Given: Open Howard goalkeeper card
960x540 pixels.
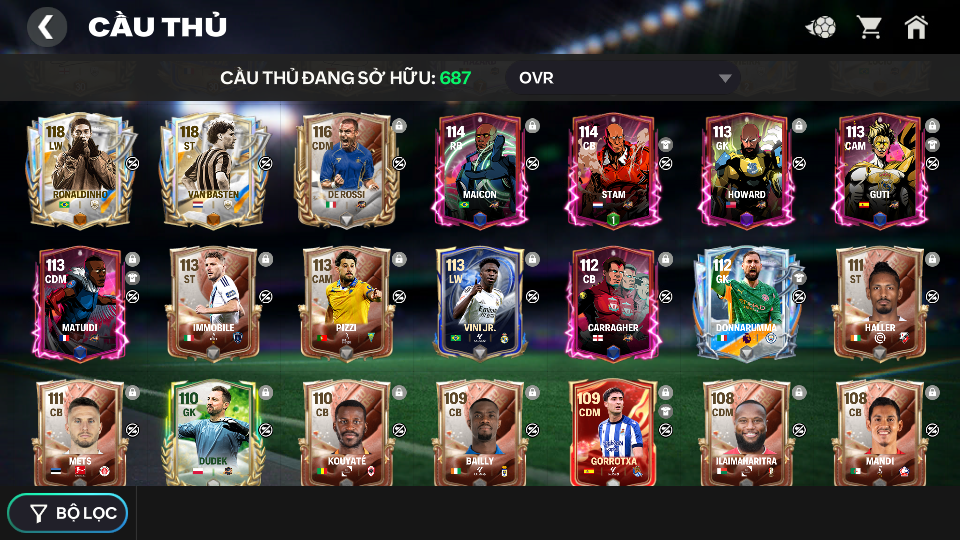Looking at the screenshot, I should pyautogui.click(x=746, y=170).
